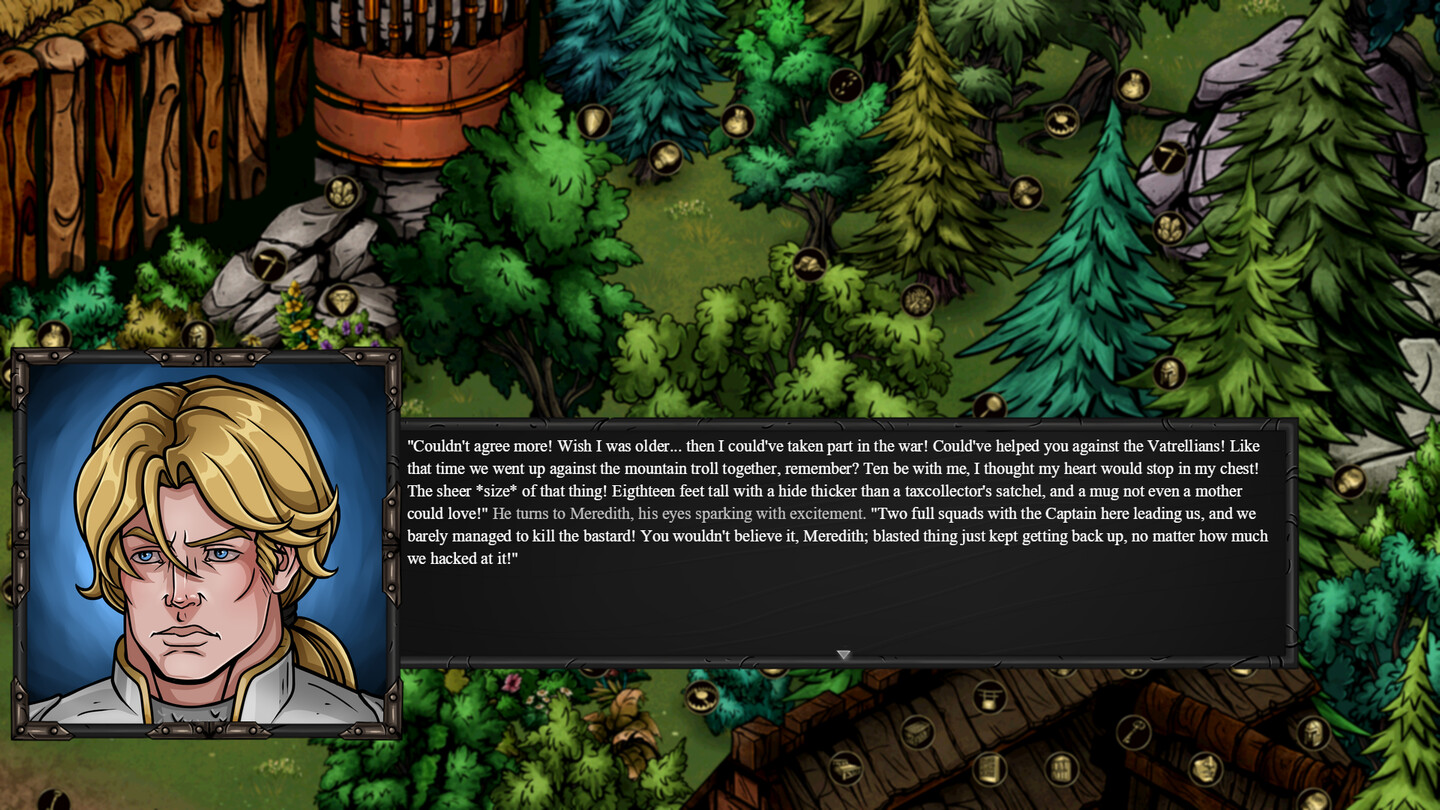Open the ore deposit icon beside the barrel
The width and height of the screenshot is (1440, 810).
click(x=342, y=192)
